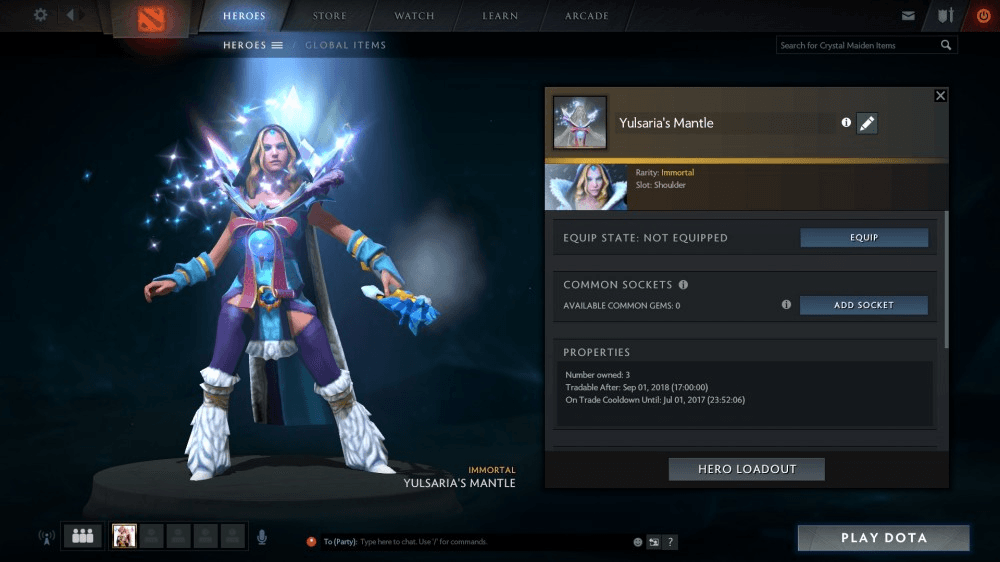This screenshot has height=562, width=1000.
Task: Focus the Crystal Maiden item search box
Action: coord(858,45)
